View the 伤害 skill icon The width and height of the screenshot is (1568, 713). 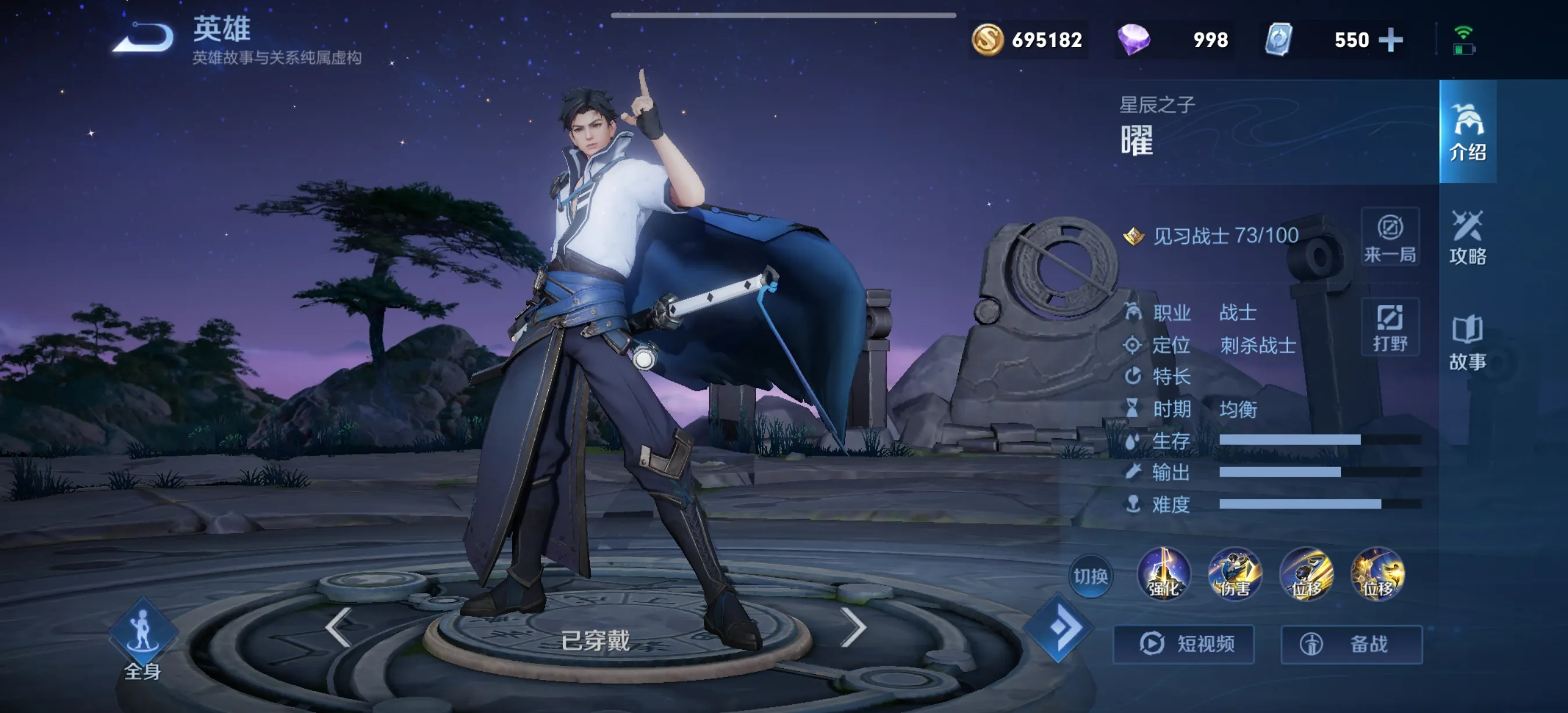pos(1235,574)
